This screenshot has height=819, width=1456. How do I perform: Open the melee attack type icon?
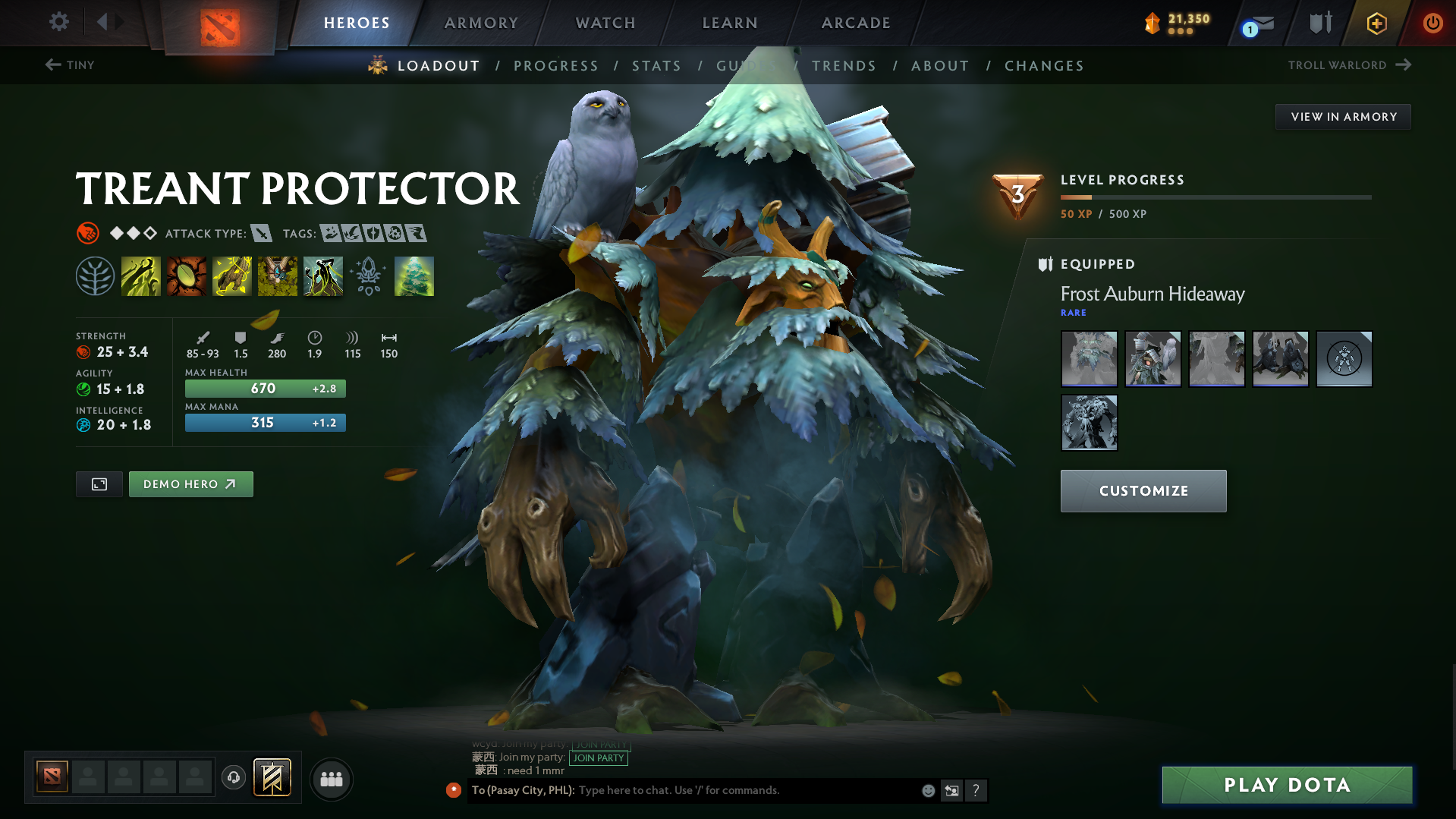[262, 233]
